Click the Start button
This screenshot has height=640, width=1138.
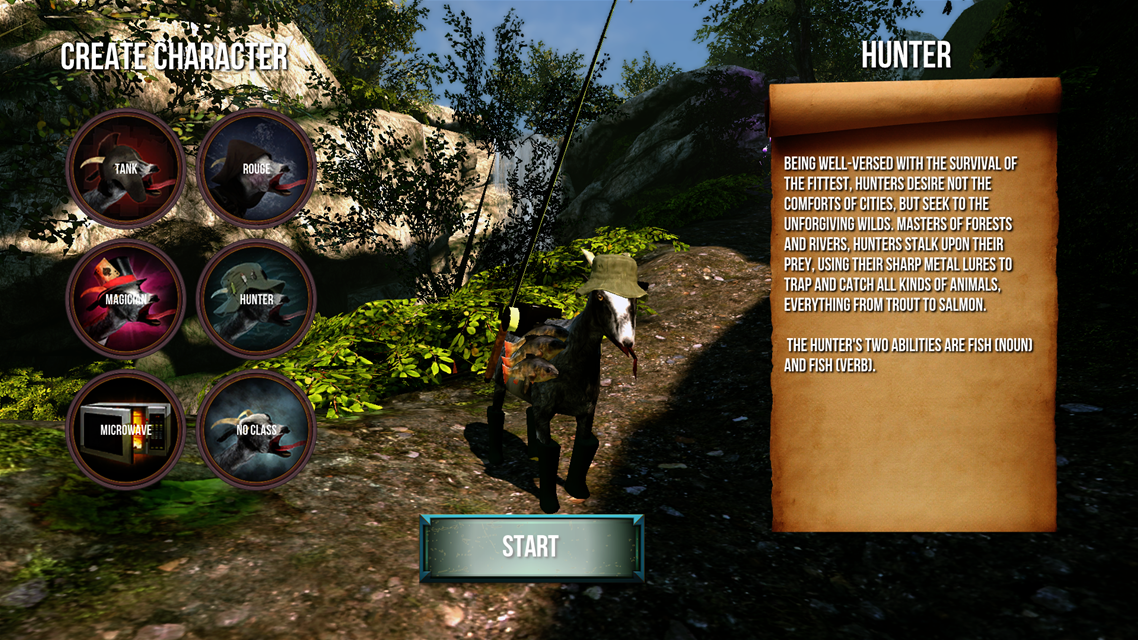pyautogui.click(x=531, y=547)
